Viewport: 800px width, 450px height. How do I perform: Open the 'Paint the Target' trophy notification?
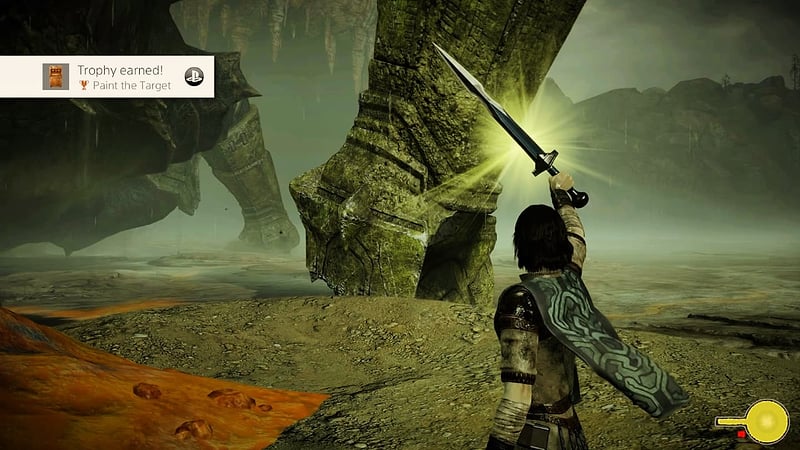(x=125, y=77)
